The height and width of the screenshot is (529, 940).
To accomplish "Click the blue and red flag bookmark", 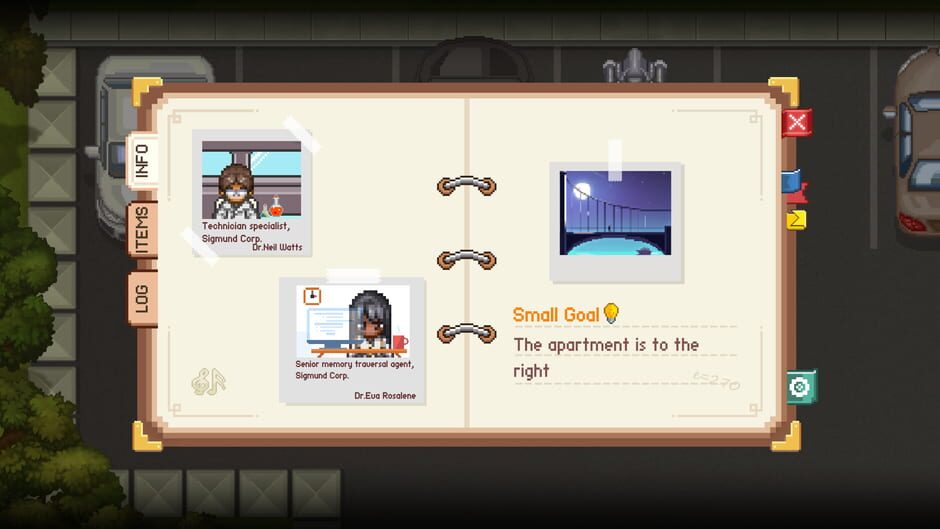I will [x=794, y=185].
